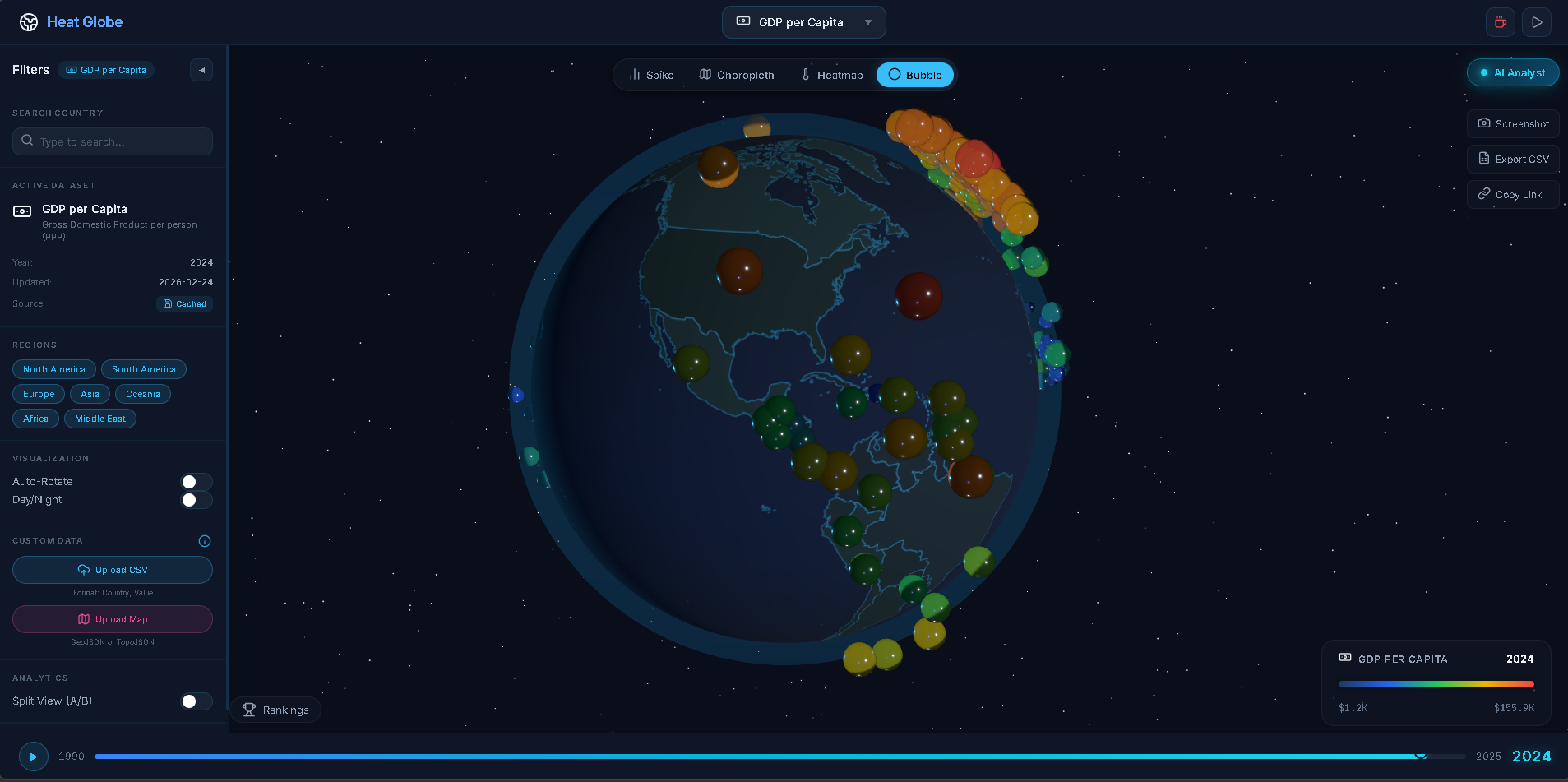Collapse the Filters sidebar
Viewport: 1568px width, 782px height.
(201, 70)
